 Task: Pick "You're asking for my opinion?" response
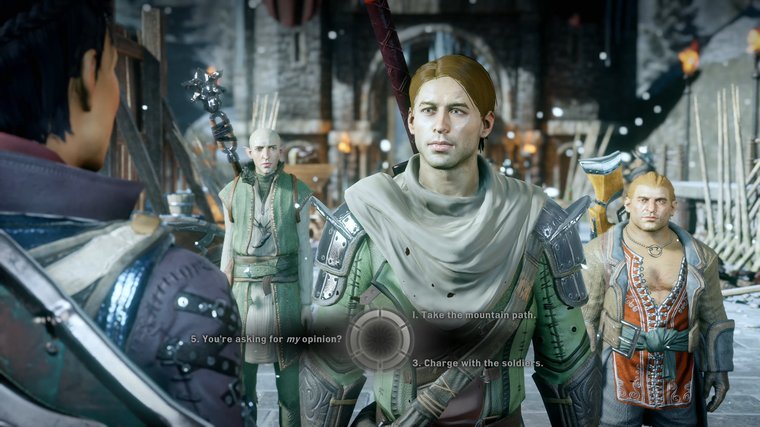(x=269, y=339)
